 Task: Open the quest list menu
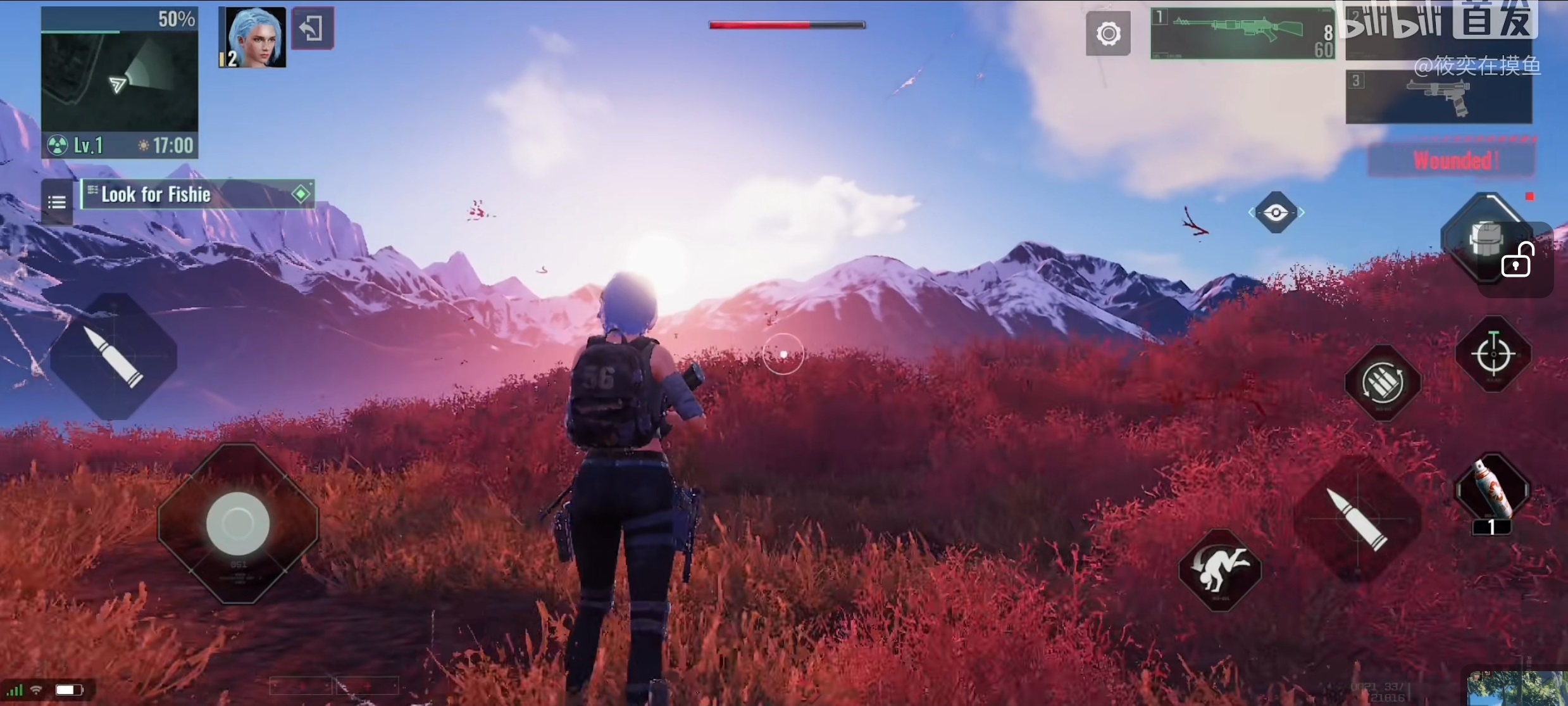click(57, 202)
